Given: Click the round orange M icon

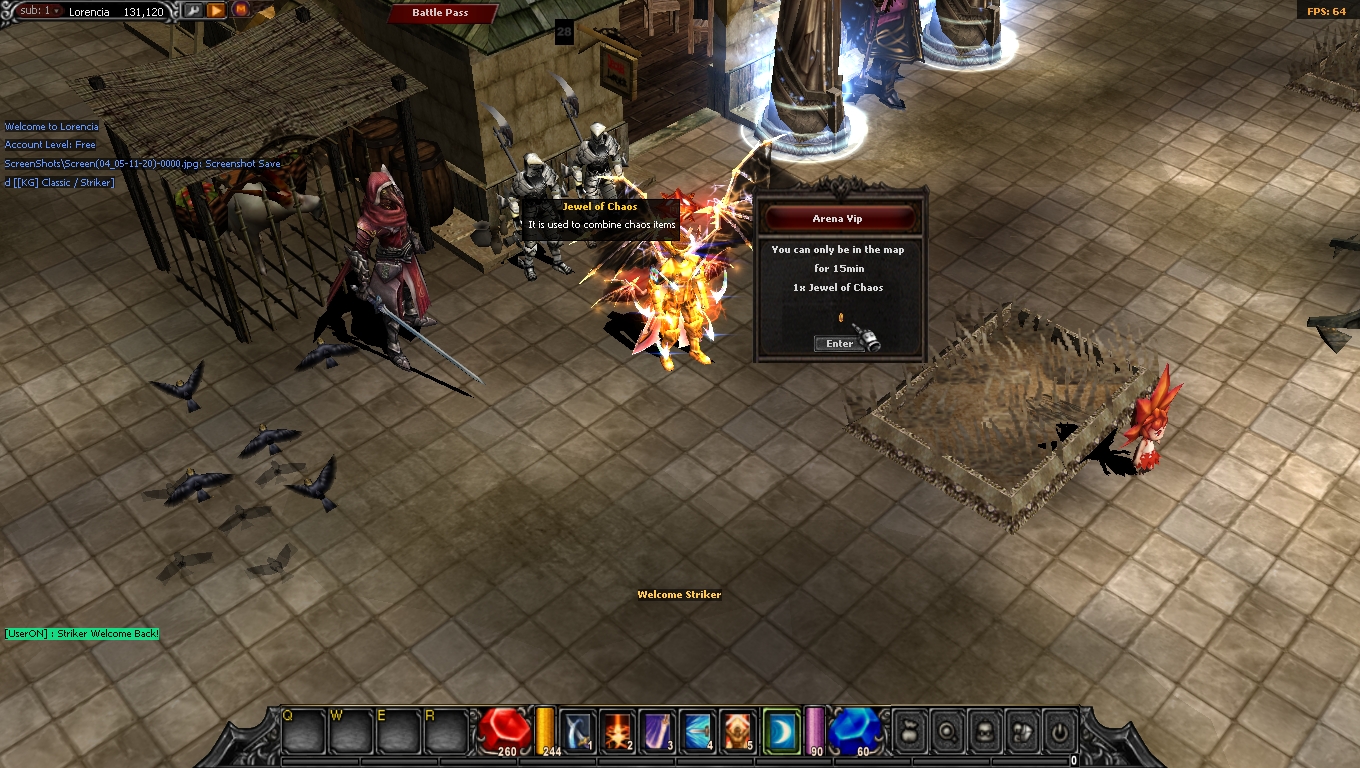Looking at the screenshot, I should pyautogui.click(x=240, y=10).
